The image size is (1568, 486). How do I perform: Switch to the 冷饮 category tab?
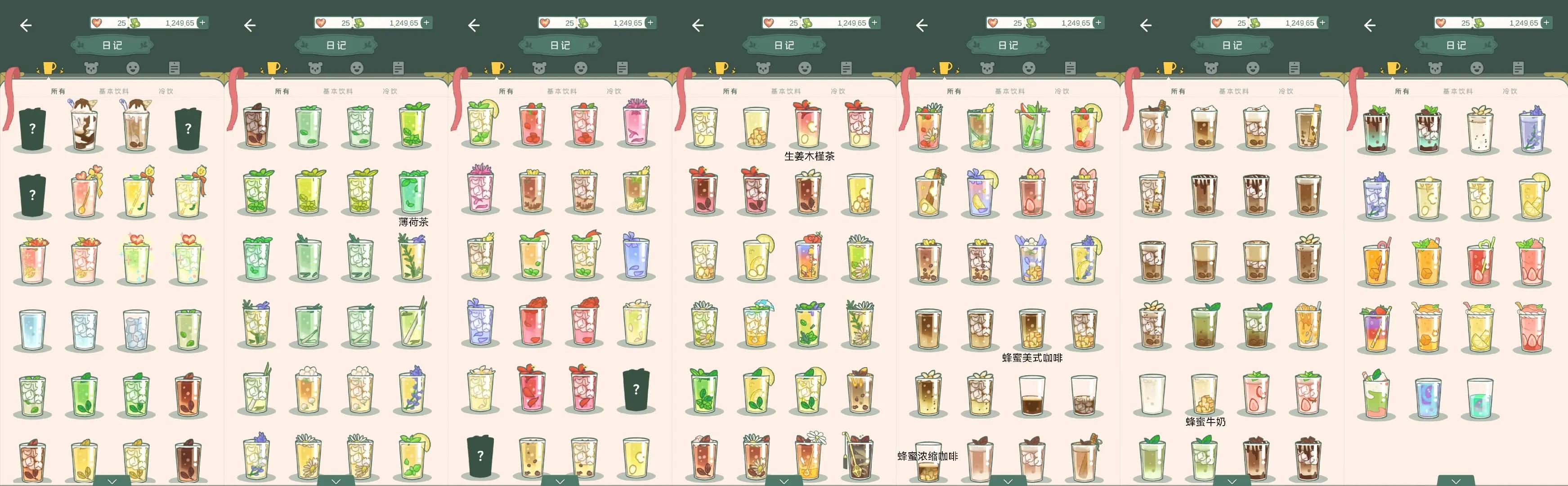168,91
